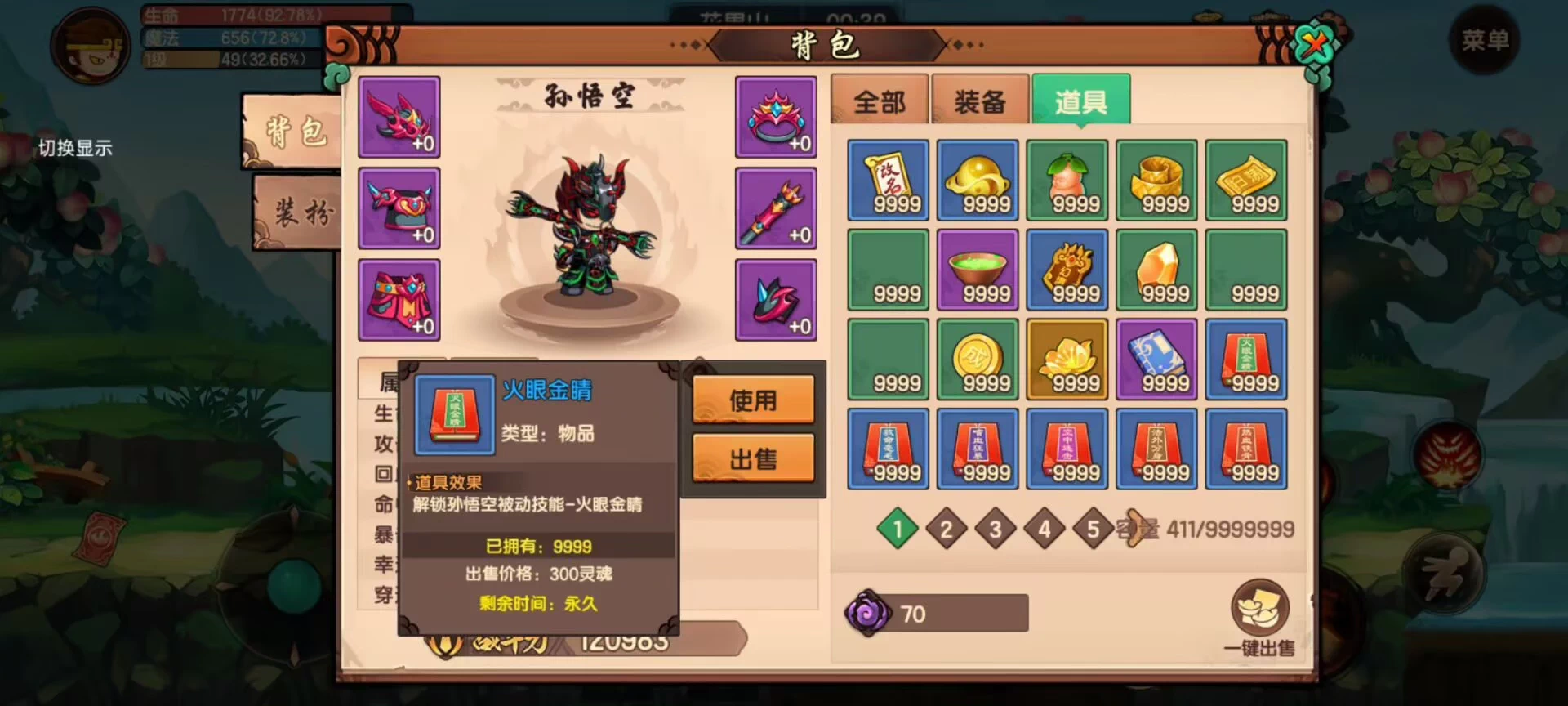Screen dimensions: 1568x706
Task: Go to inventory page 3
Action: 995,529
